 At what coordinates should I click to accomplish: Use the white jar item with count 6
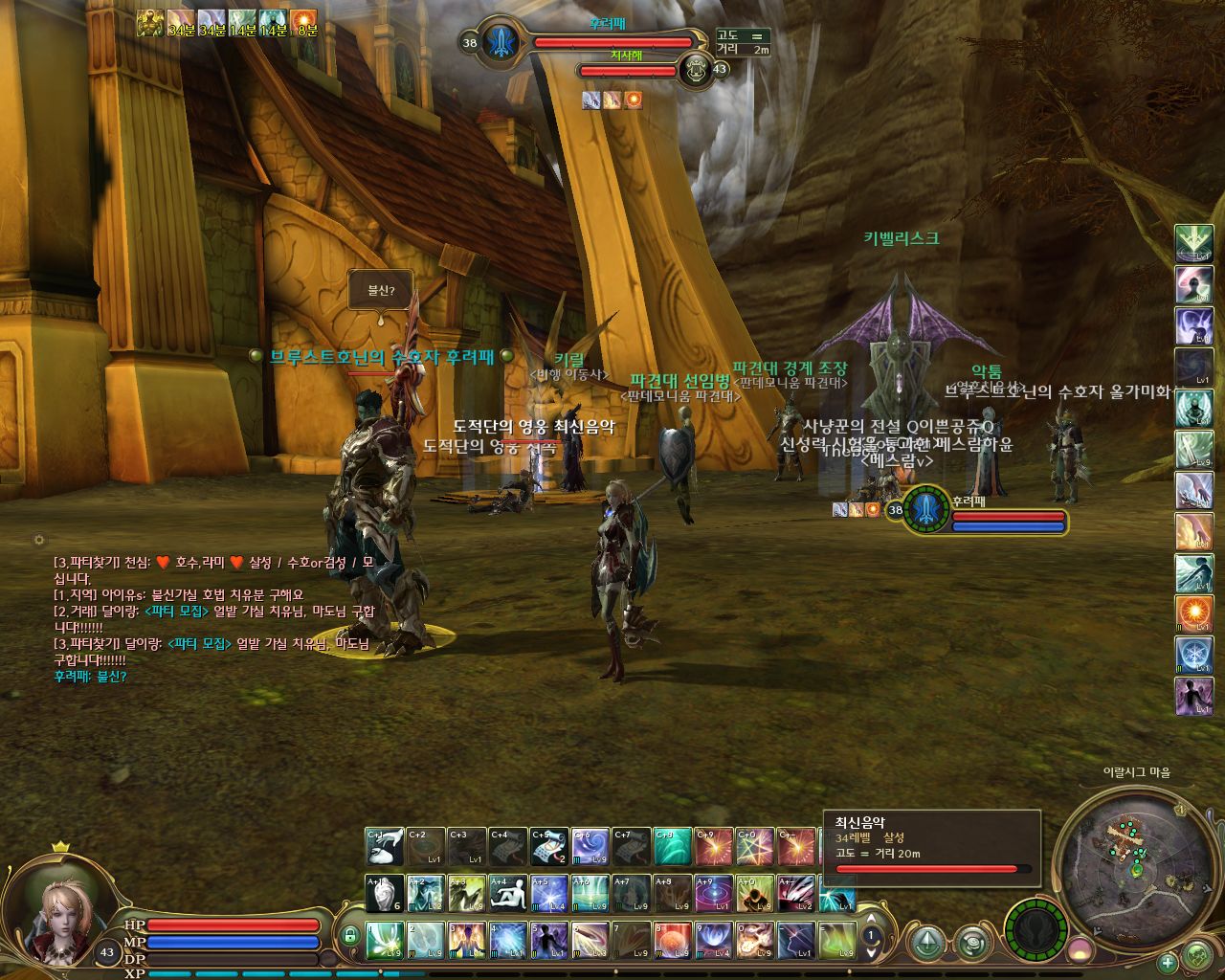385,894
